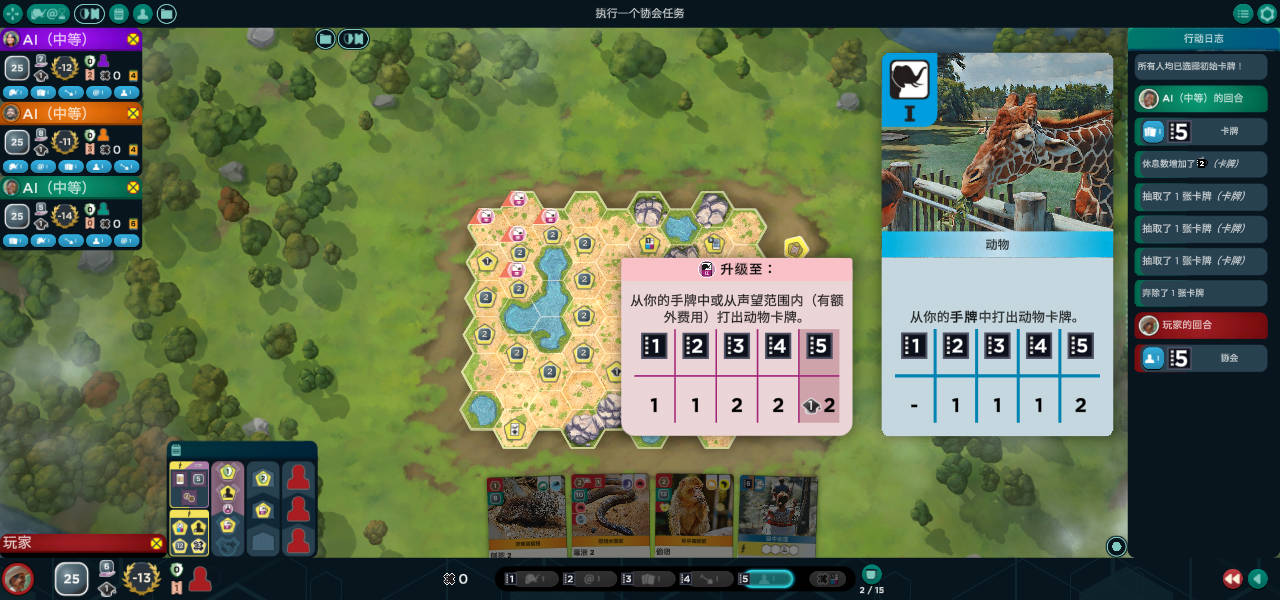This screenshot has height=600, width=1280.
Task: Click the round target button beside the log
Action: [x=1116, y=546]
